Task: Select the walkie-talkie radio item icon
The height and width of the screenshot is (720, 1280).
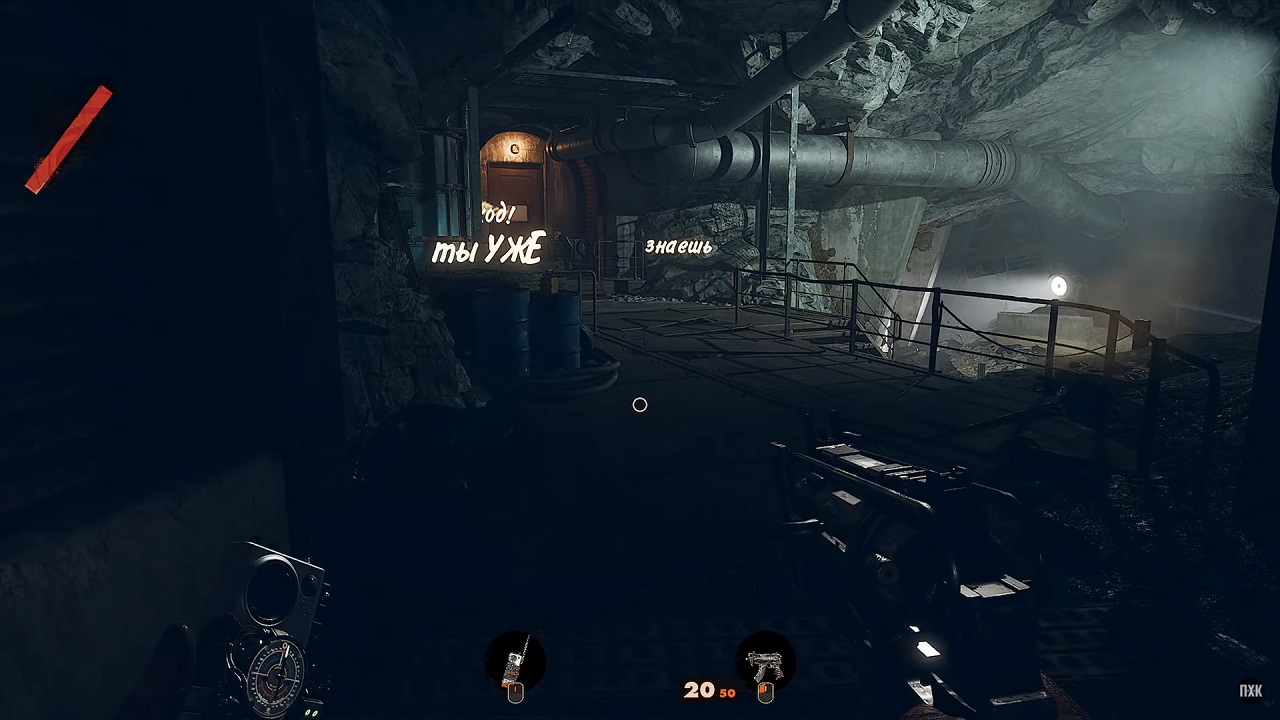Action: coord(515,662)
